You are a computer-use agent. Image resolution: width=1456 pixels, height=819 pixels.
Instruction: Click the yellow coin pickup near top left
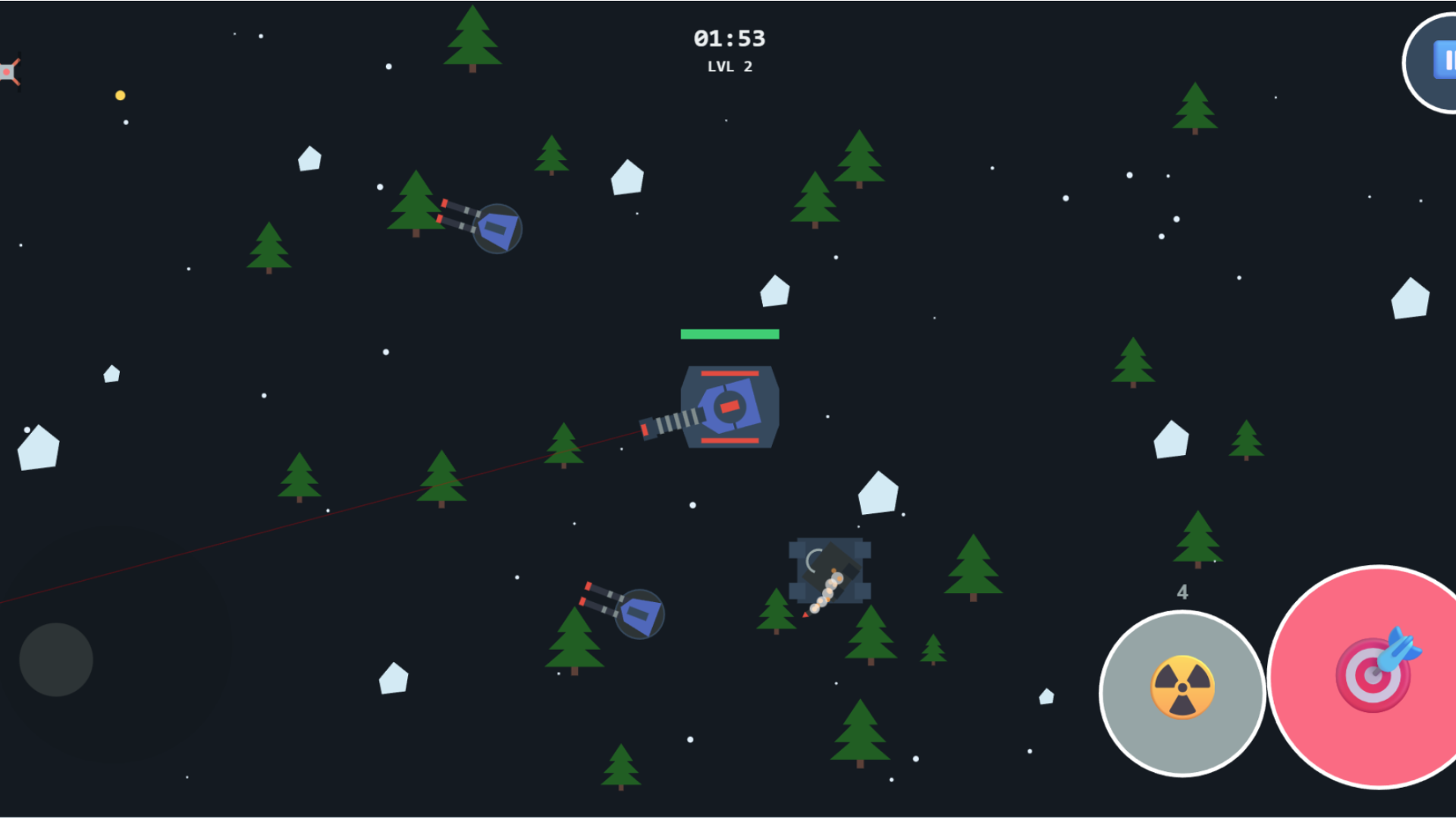[x=120, y=94]
